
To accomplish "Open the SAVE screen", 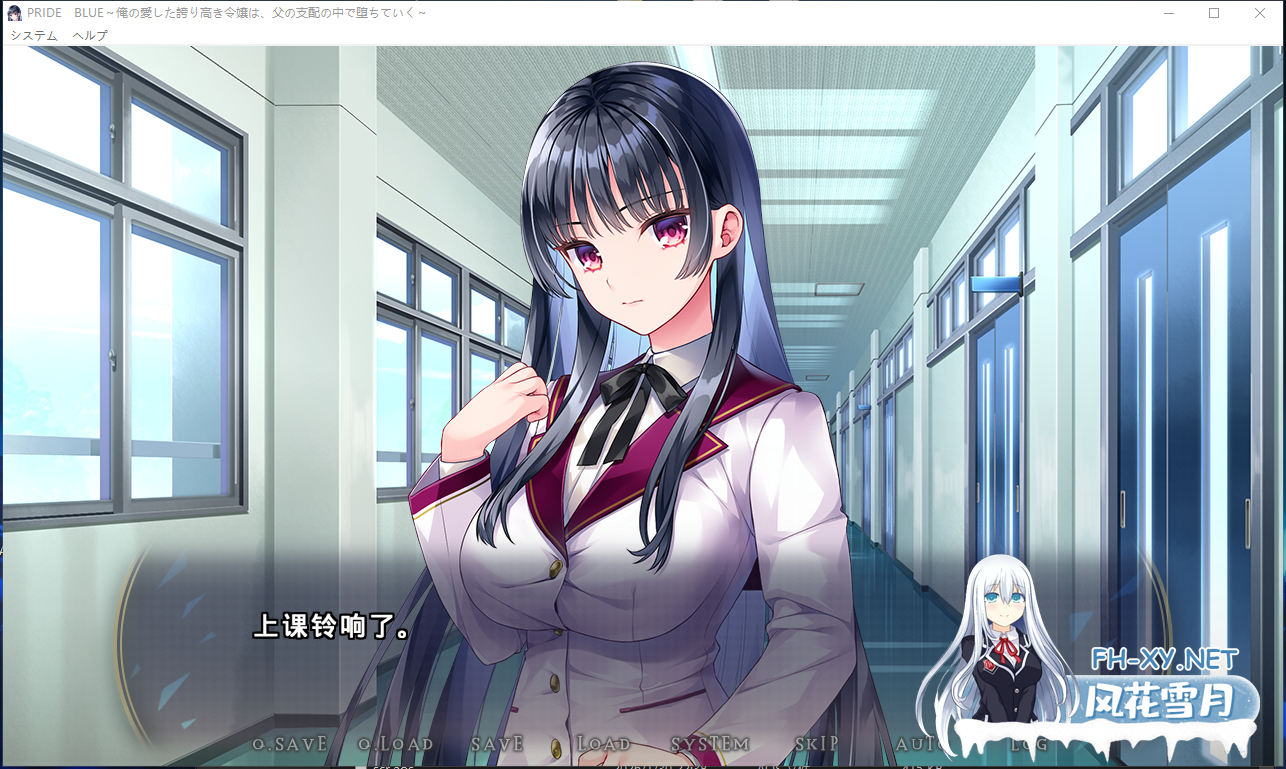I will (x=497, y=744).
